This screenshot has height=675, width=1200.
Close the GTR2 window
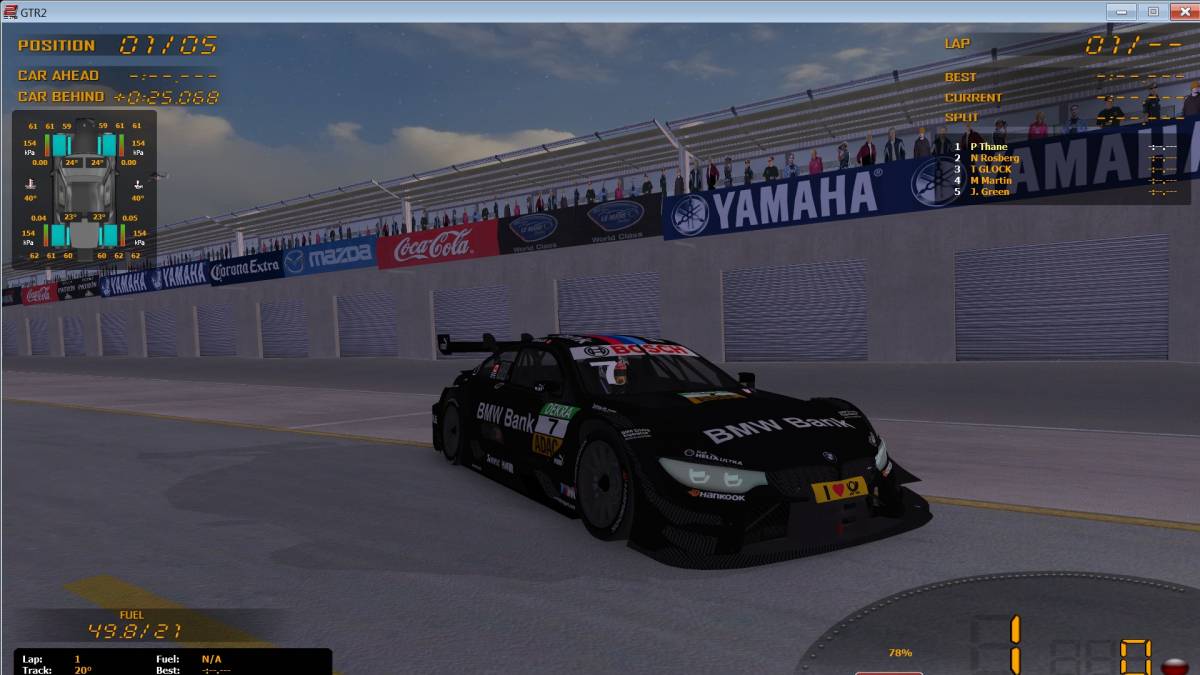1180,11
